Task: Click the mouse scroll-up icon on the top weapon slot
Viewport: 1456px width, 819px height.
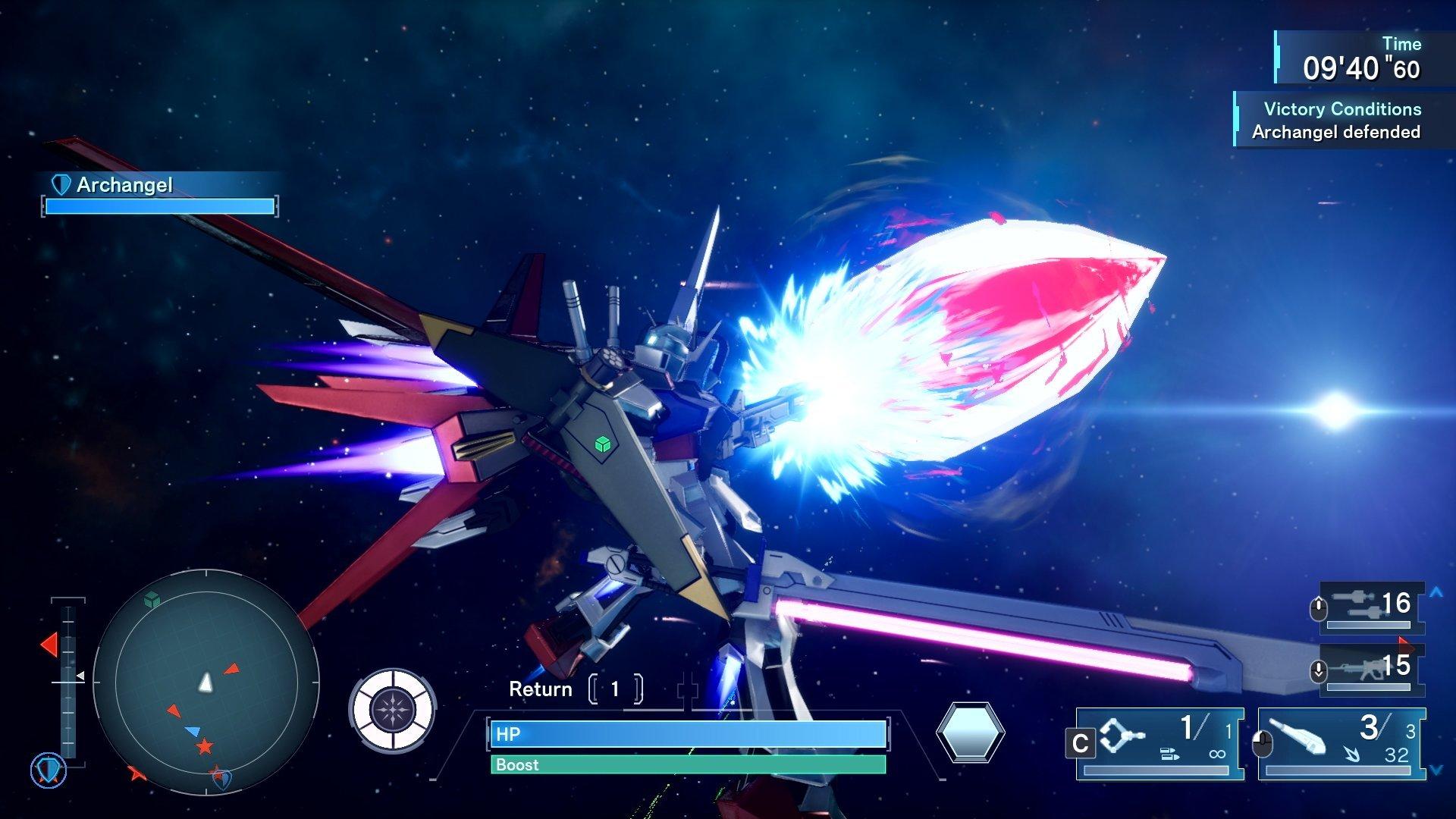Action: 1318,606
